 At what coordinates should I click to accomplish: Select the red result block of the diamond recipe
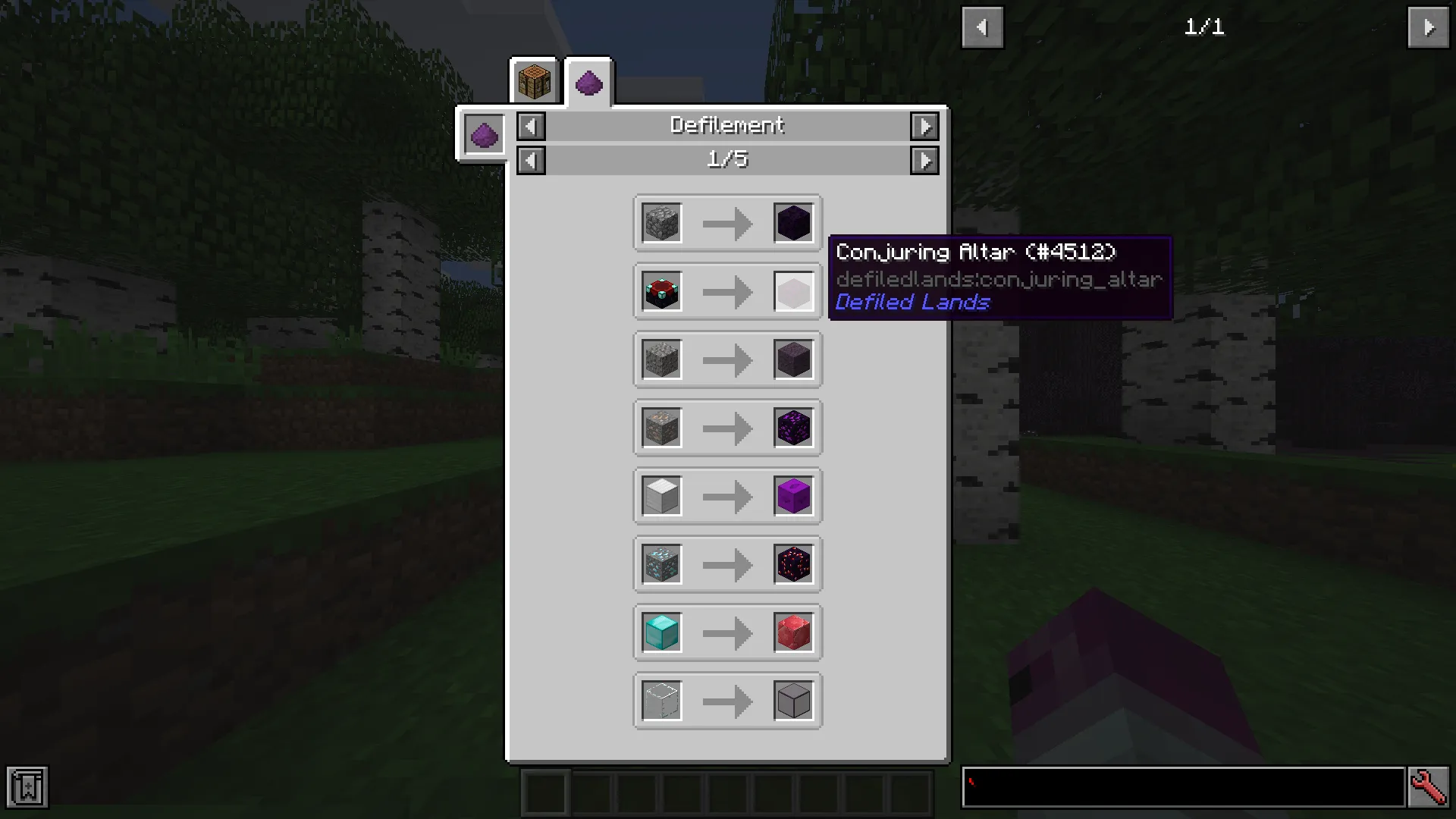pyautogui.click(x=792, y=632)
